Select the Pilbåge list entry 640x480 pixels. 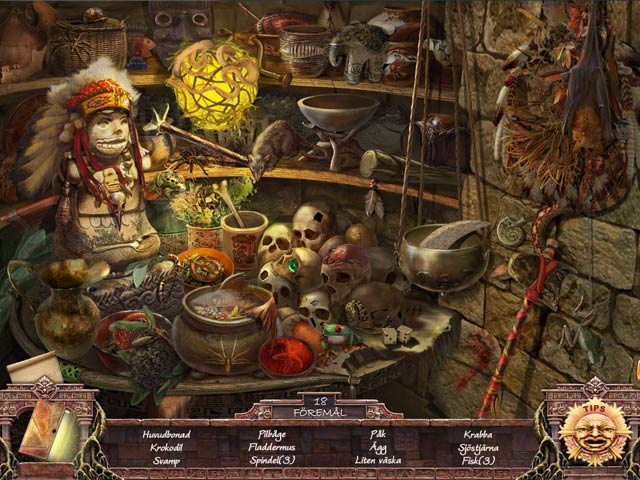pos(272,435)
